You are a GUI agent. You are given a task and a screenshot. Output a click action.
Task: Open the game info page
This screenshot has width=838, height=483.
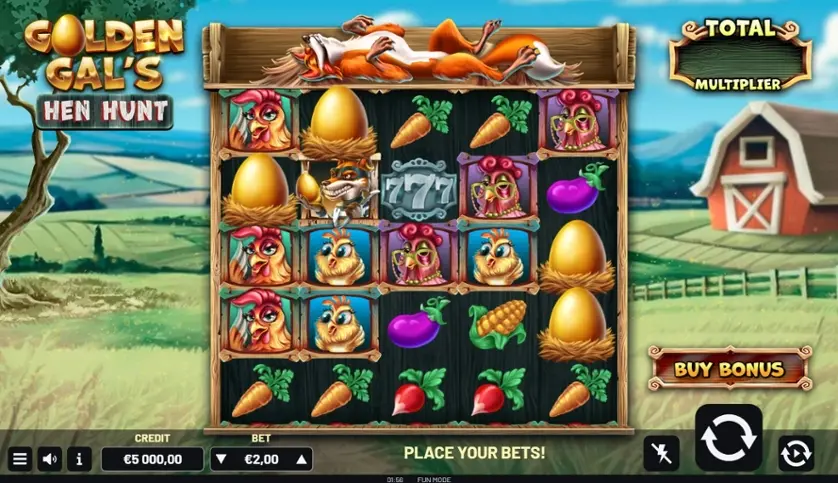[x=79, y=459]
